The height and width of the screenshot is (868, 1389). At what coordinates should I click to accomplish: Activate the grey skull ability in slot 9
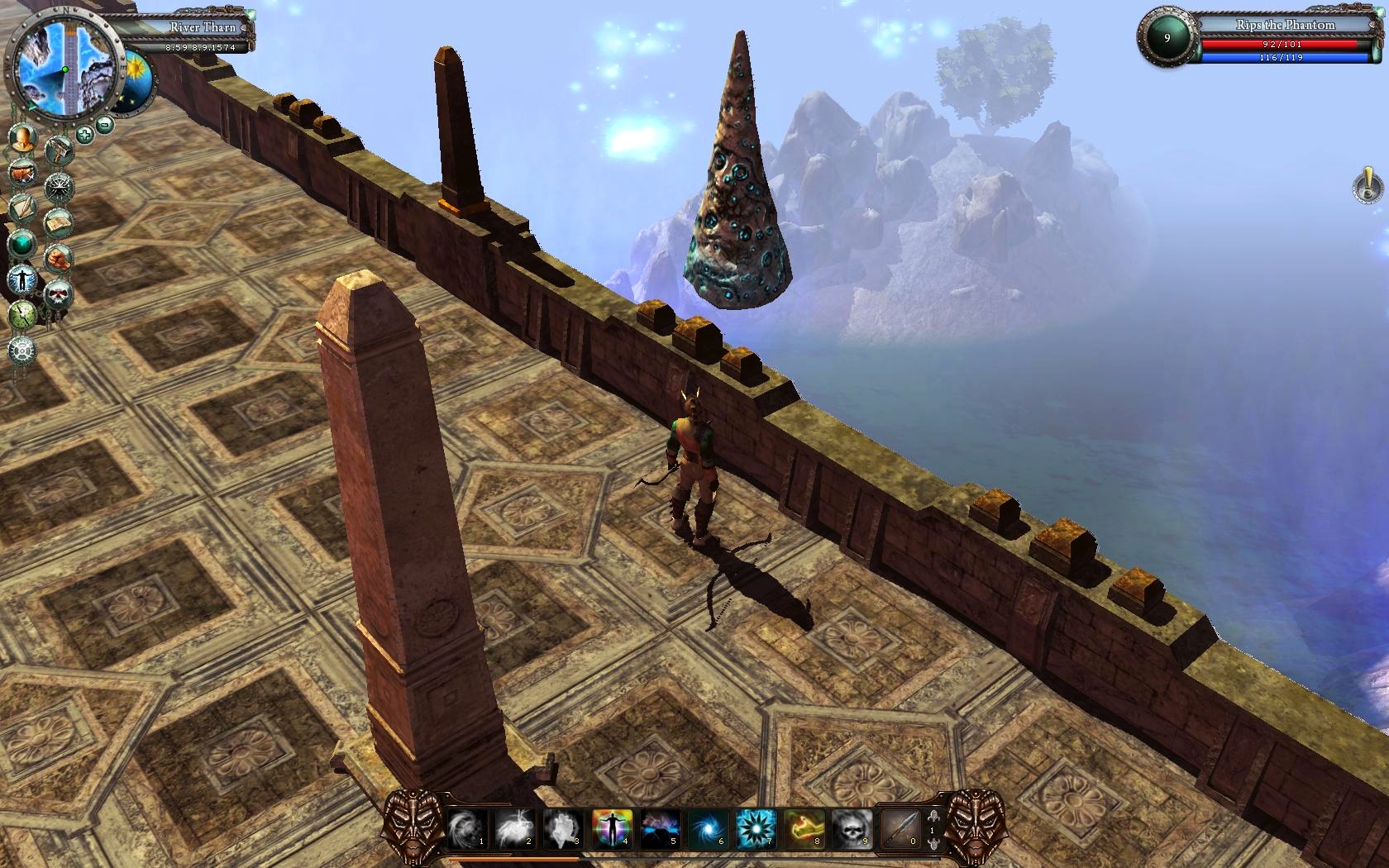[x=852, y=827]
